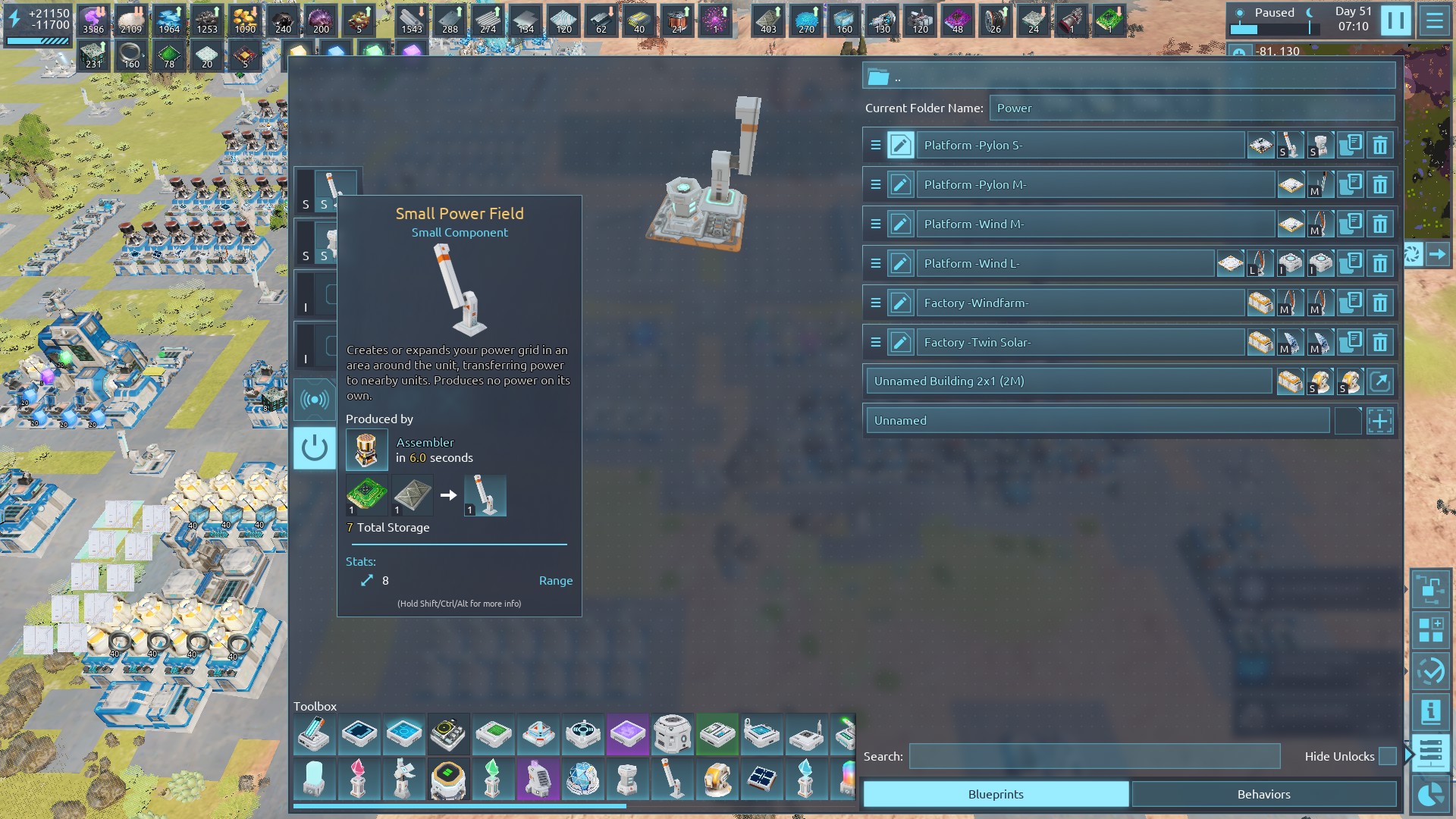Image resolution: width=1456 pixels, height=819 pixels.
Task: Select the Platform -Pylon M- blueprint
Action: (x=1094, y=184)
